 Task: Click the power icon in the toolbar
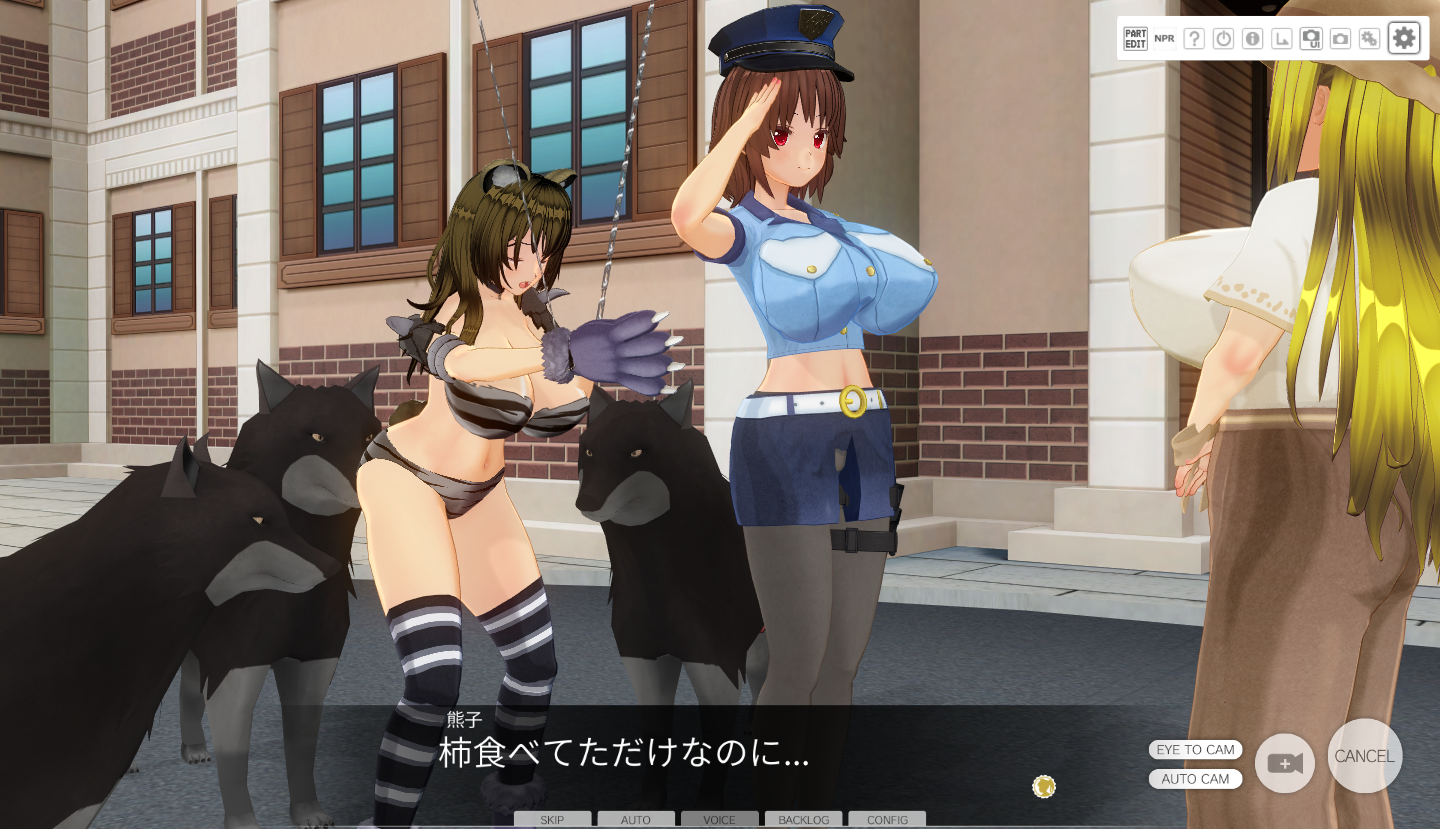pos(1223,38)
